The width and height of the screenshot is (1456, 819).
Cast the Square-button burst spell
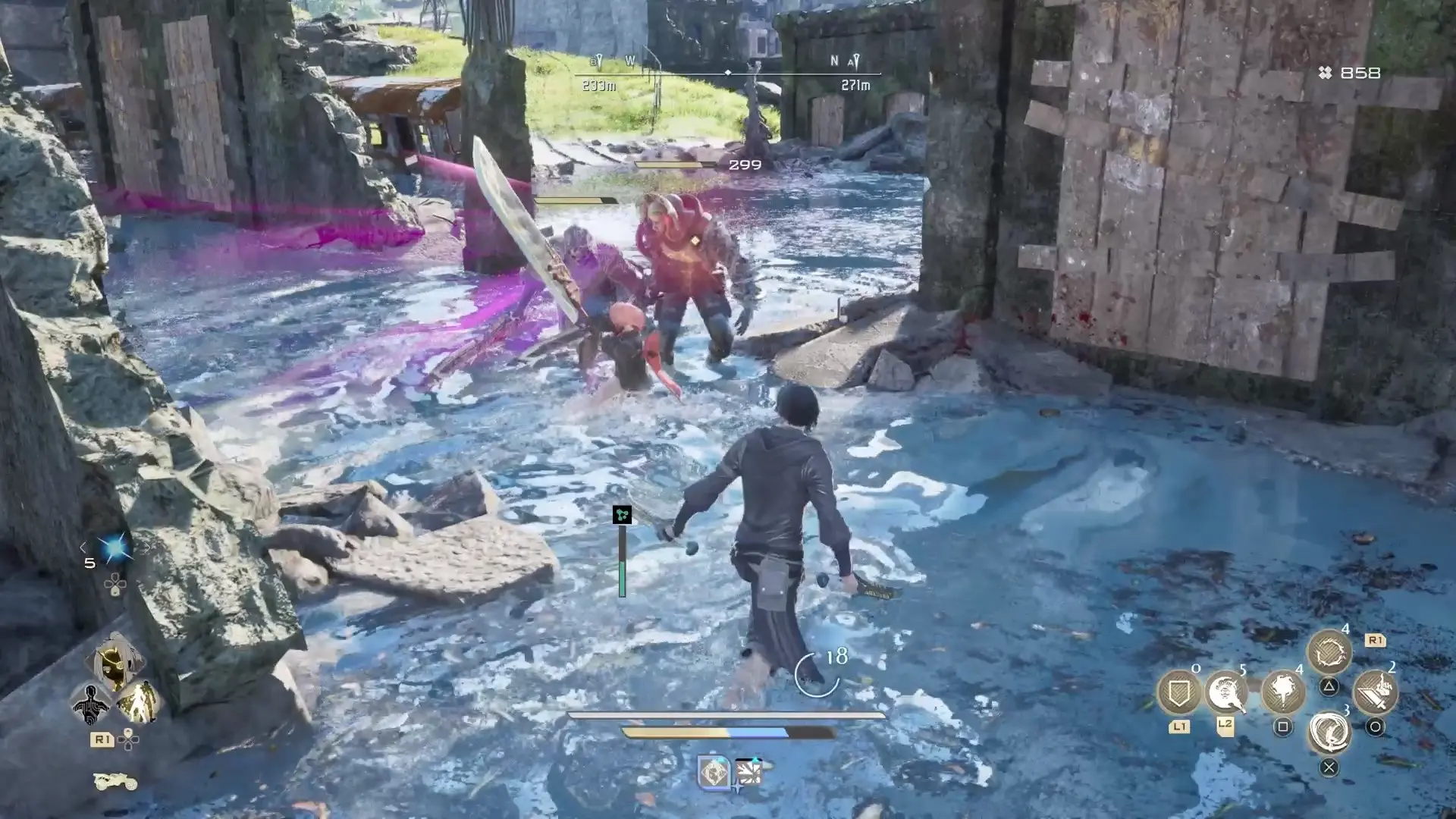coord(1283,693)
